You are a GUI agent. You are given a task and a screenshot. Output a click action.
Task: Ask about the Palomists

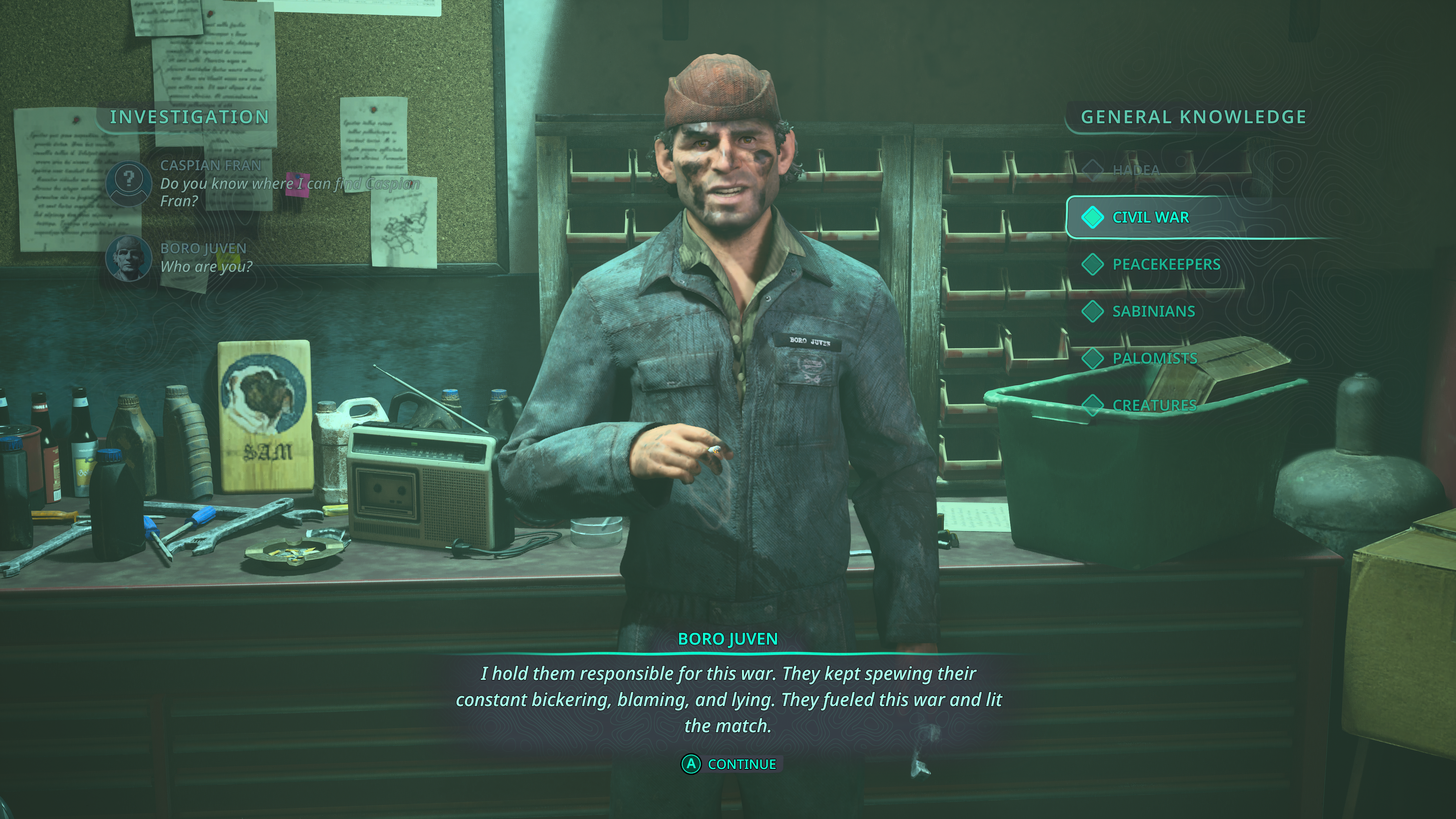click(x=1154, y=358)
